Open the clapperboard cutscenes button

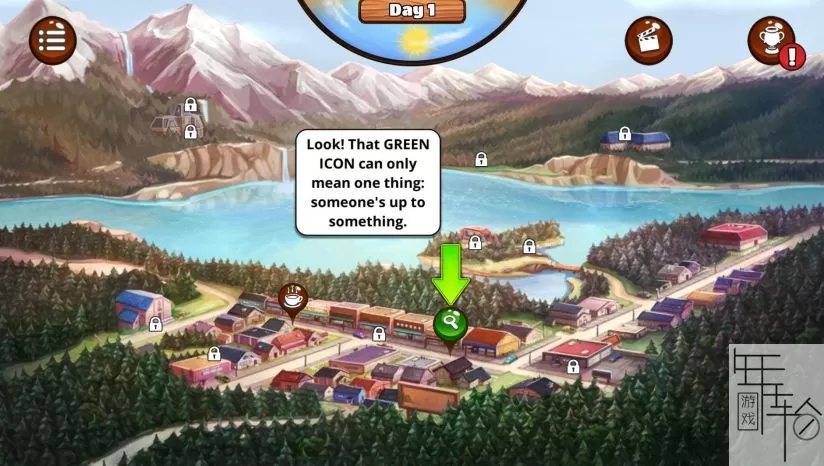tap(649, 40)
